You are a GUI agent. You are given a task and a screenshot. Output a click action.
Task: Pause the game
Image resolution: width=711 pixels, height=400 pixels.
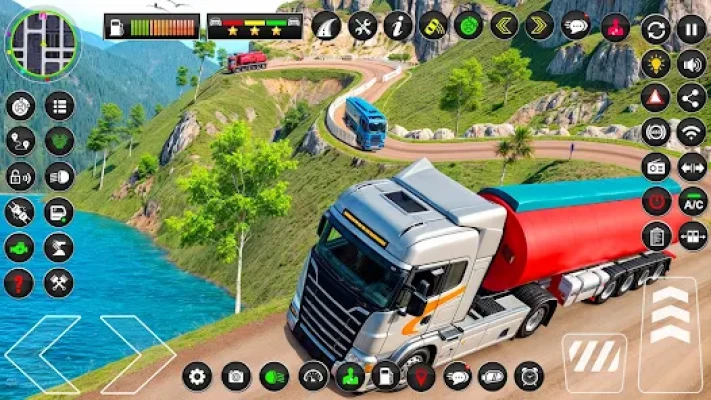point(691,29)
